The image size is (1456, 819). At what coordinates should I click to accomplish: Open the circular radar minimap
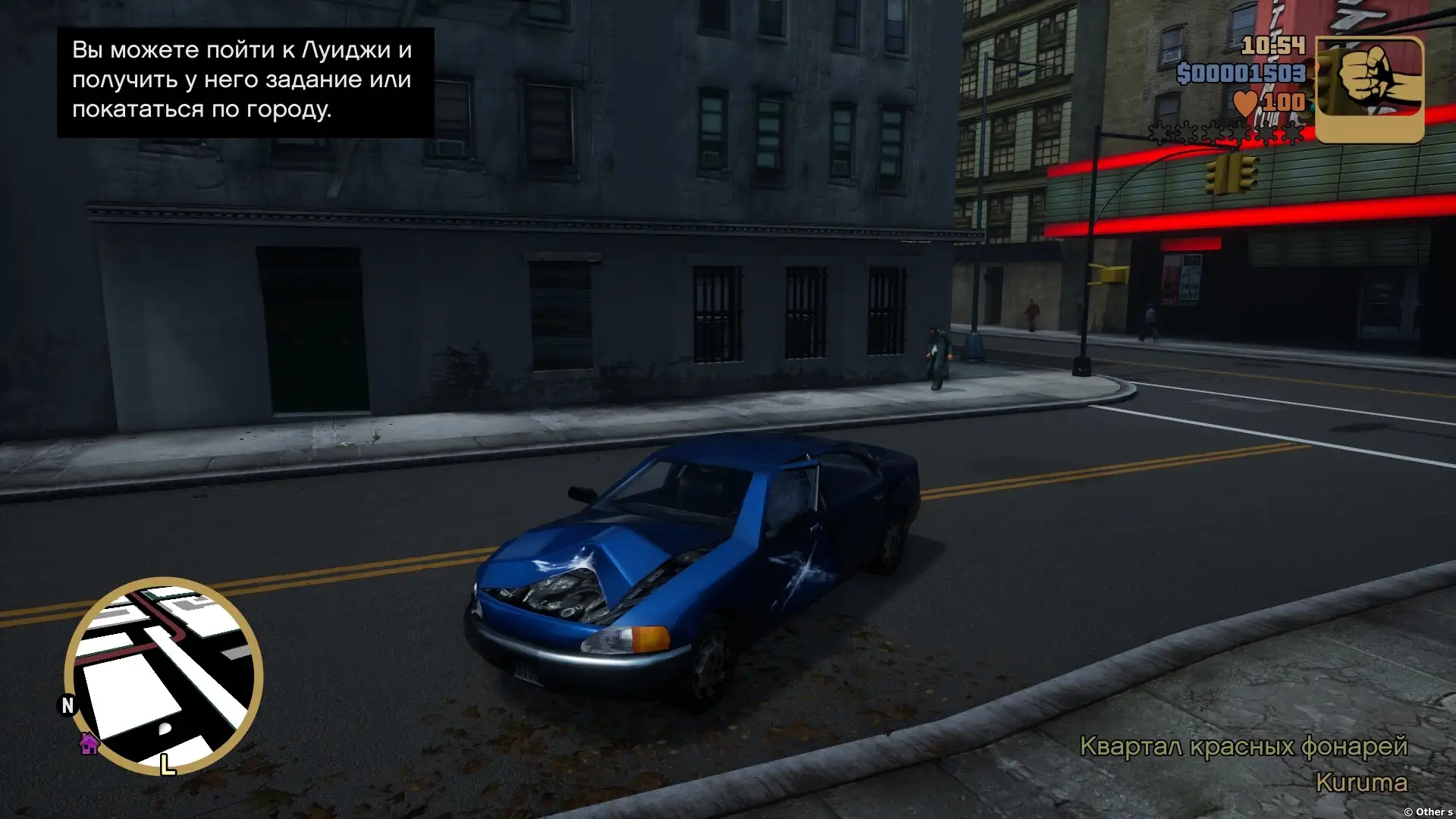164,675
